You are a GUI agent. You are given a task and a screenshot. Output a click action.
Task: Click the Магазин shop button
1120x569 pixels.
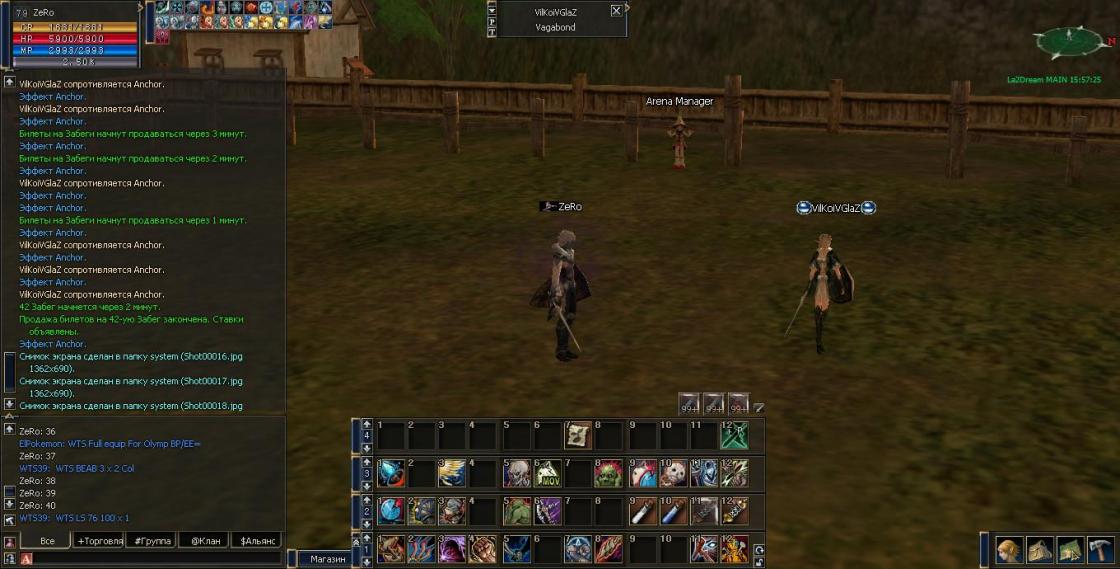coord(327,559)
